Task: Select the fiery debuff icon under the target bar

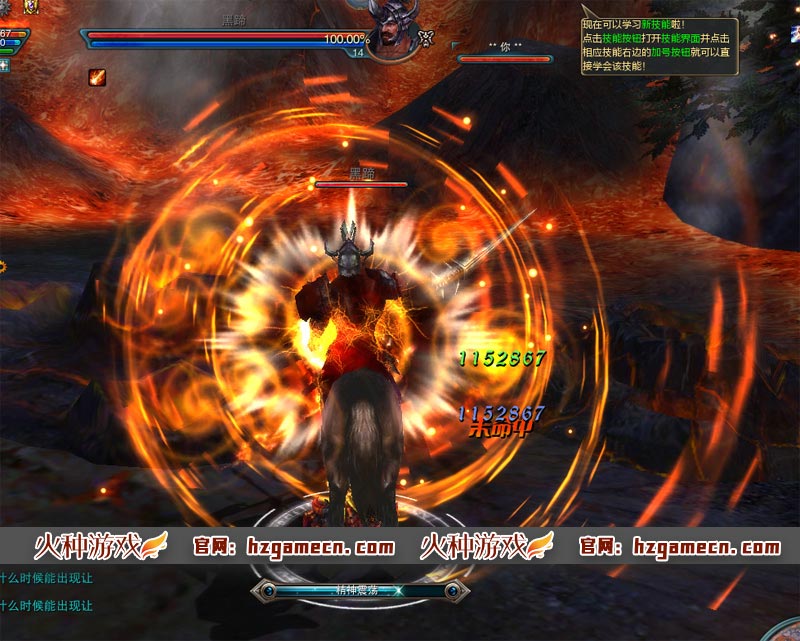Action: tap(97, 77)
